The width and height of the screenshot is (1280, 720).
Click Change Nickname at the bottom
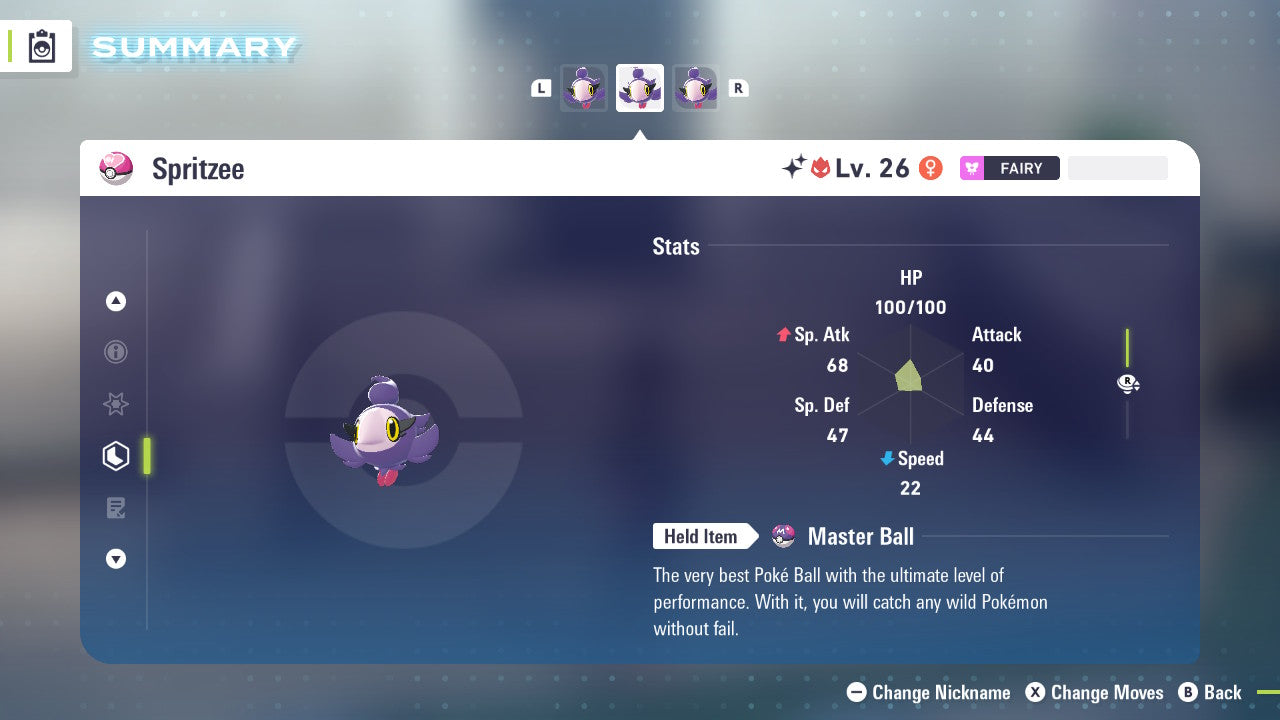928,692
